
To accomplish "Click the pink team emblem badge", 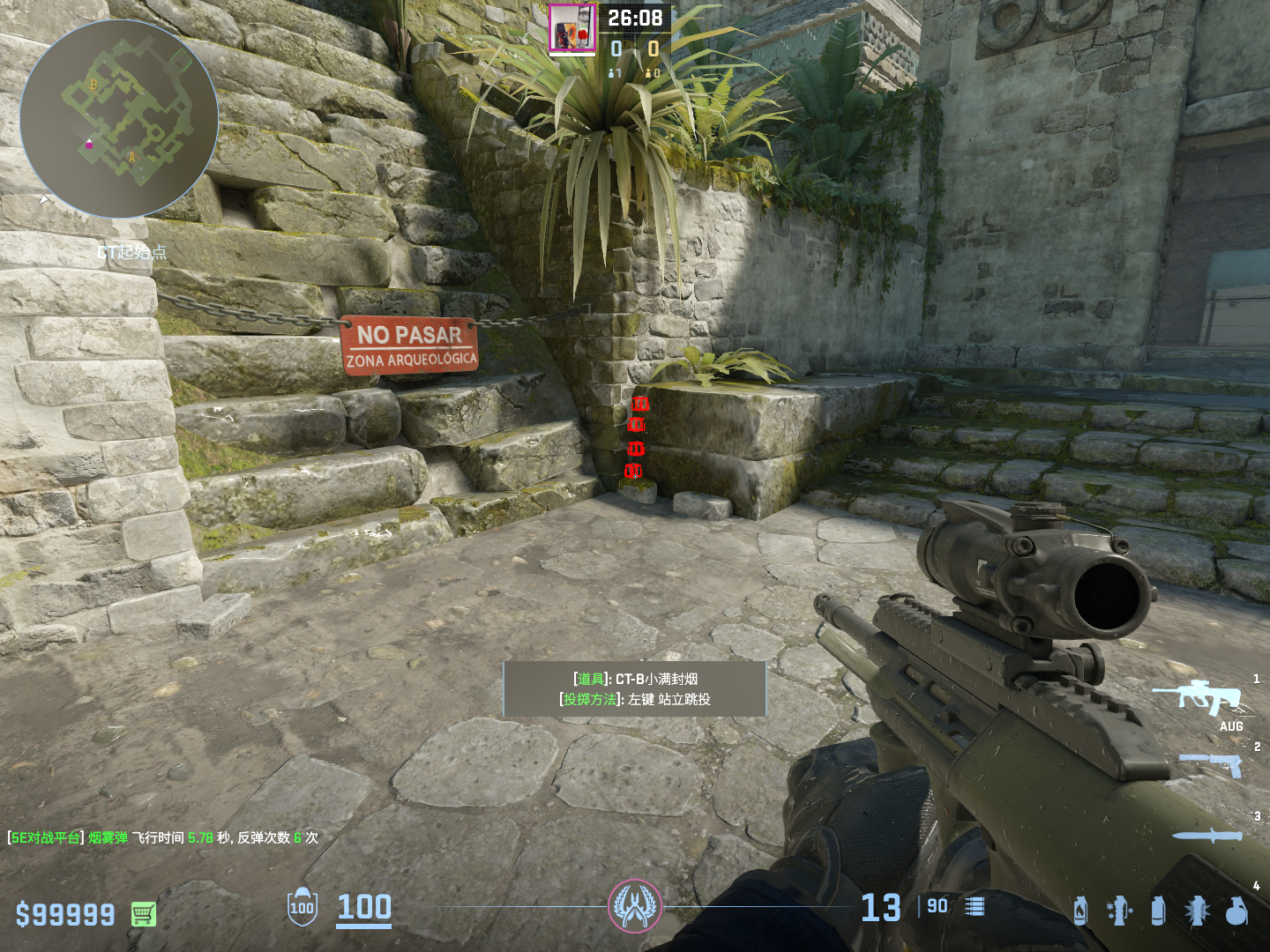I will click(x=634, y=906).
